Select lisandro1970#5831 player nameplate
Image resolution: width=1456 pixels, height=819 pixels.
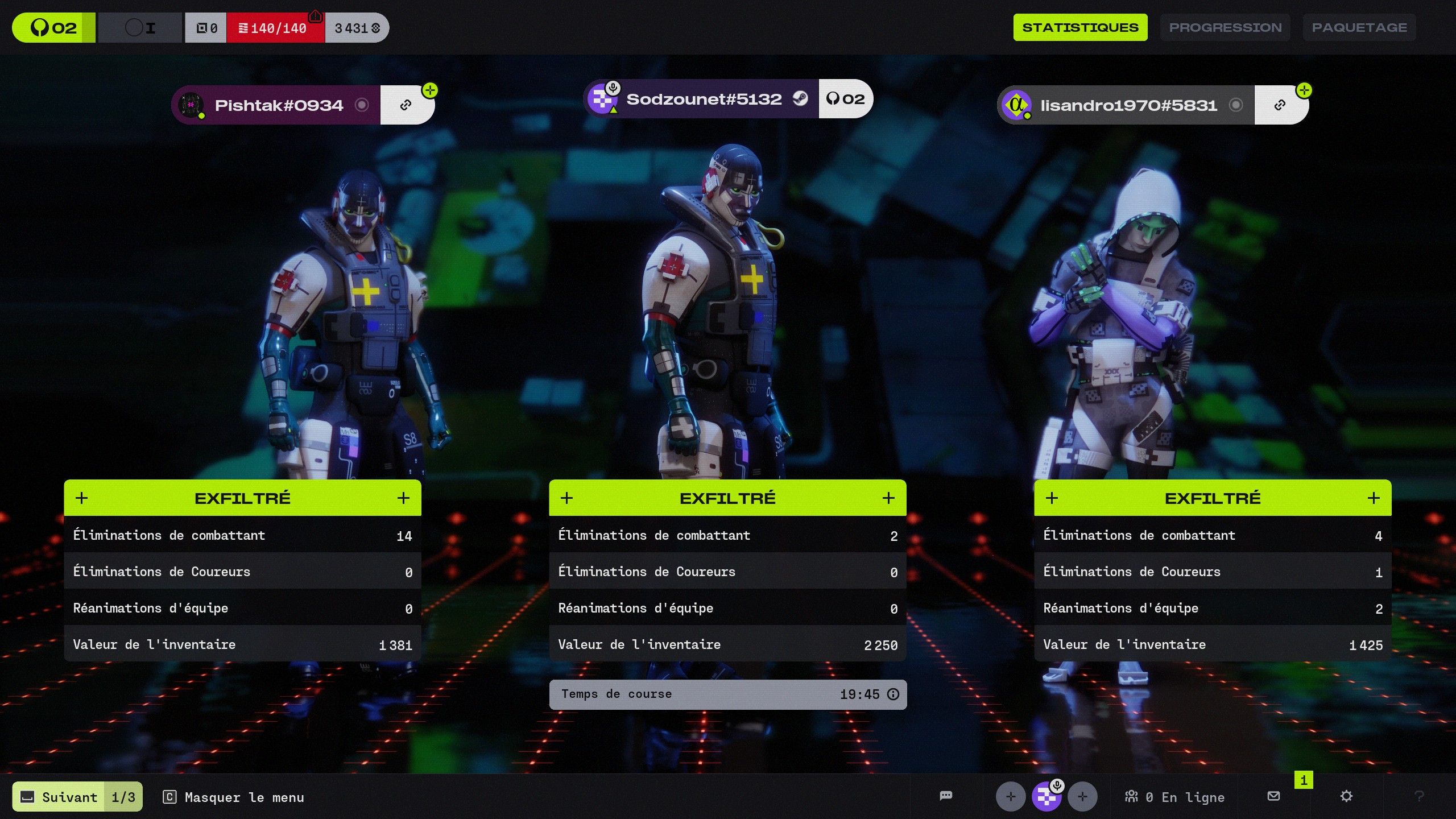1128,105
